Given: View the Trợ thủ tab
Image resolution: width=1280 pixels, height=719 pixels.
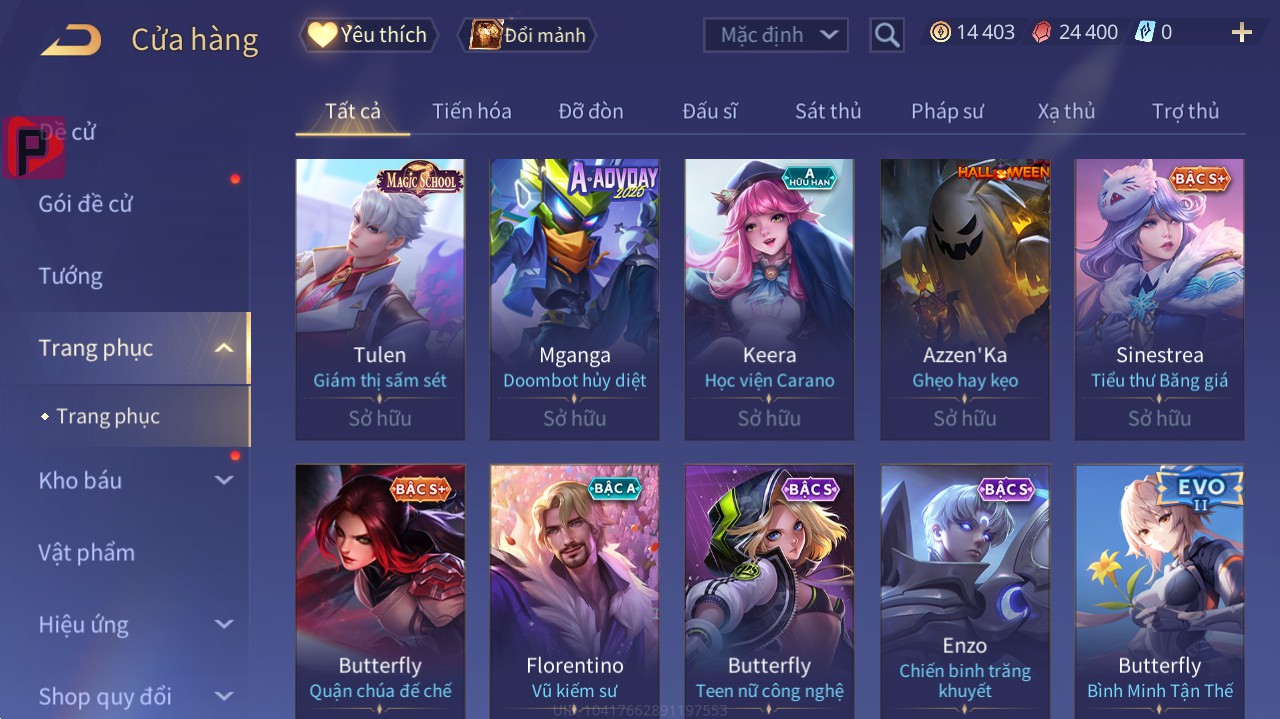Looking at the screenshot, I should (1185, 111).
